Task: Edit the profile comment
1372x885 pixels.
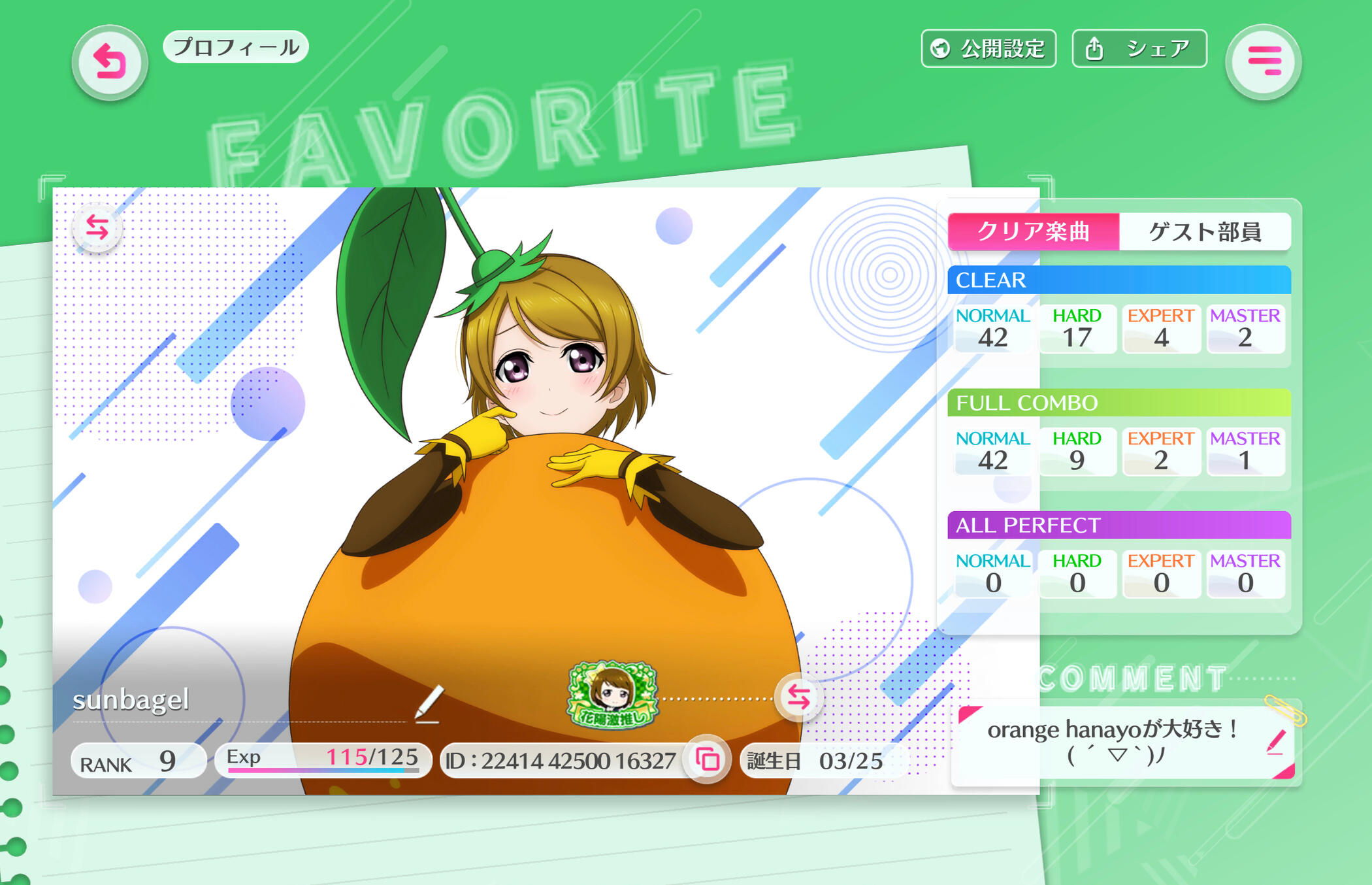Action: (x=1275, y=743)
